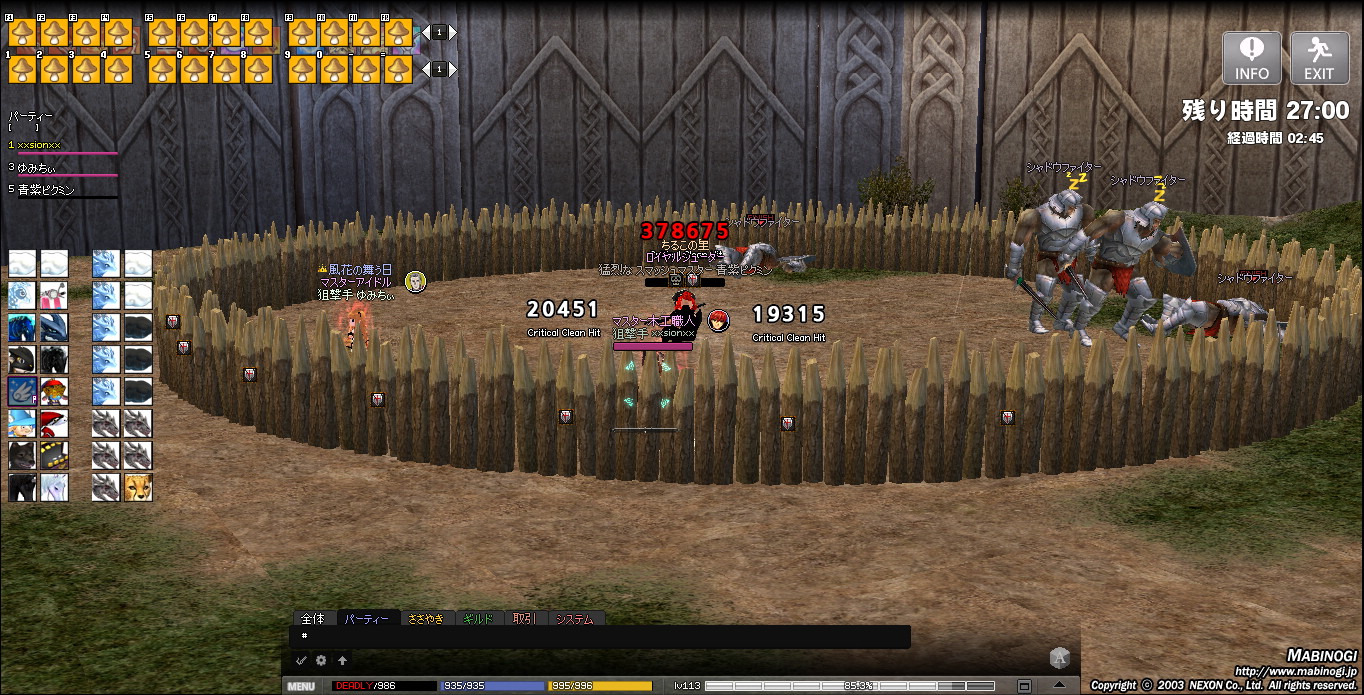Switch to the ギルド chat tab
The width and height of the screenshot is (1364, 695).
click(x=478, y=619)
